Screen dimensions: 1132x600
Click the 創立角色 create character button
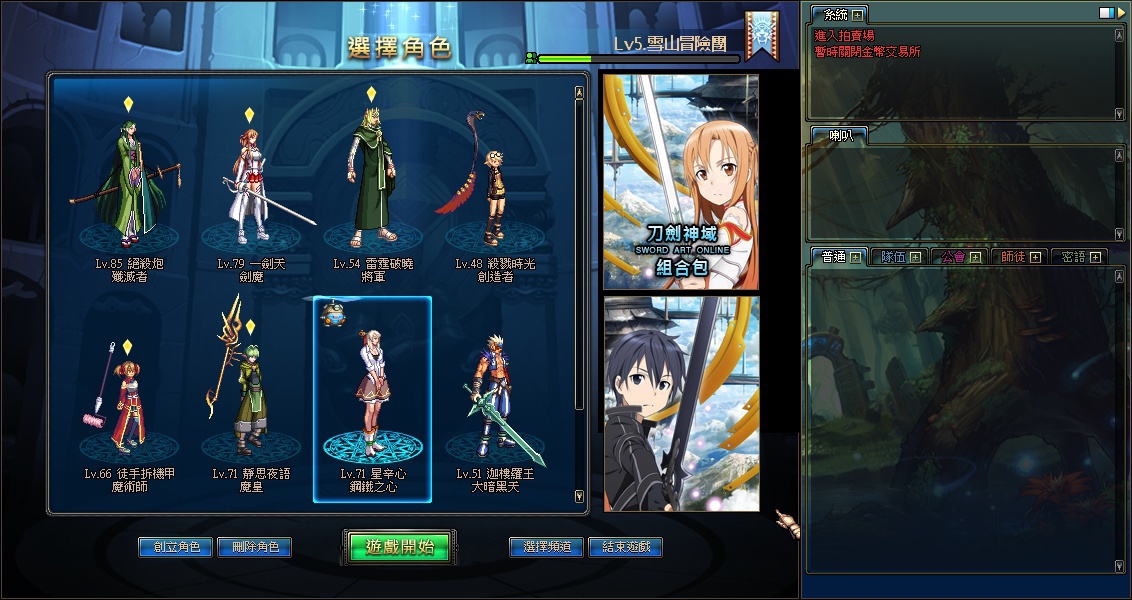176,547
